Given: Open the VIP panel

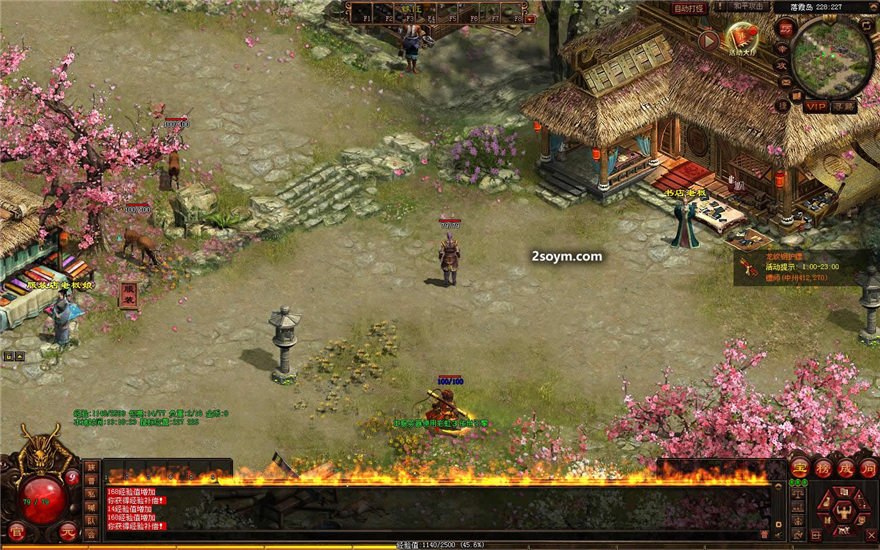Looking at the screenshot, I should pyautogui.click(x=816, y=106).
